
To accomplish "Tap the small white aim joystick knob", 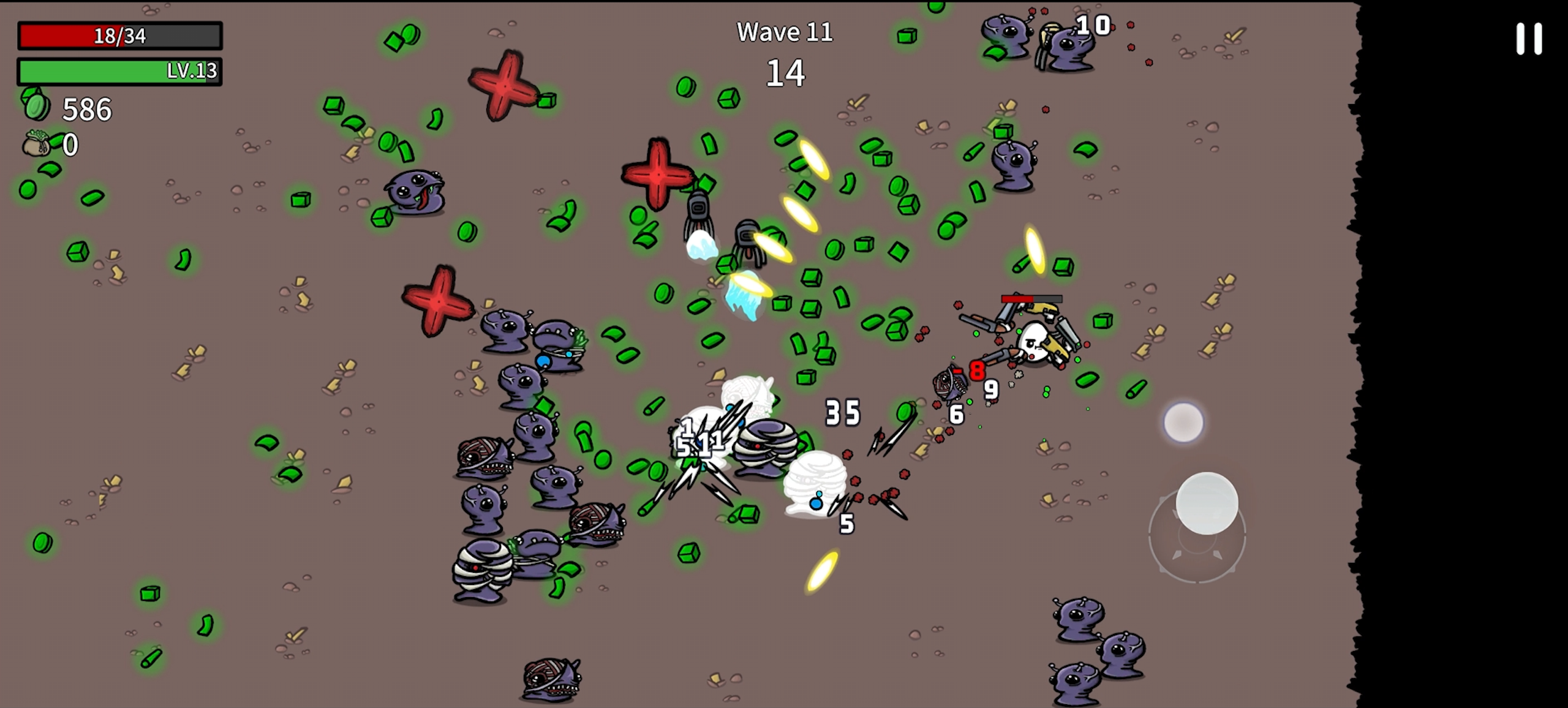I will tap(1185, 421).
